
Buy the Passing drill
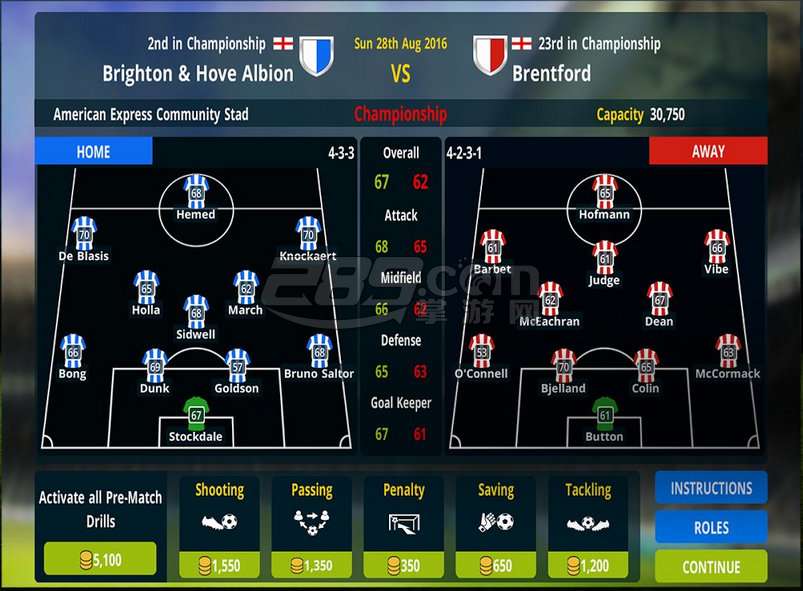311,565
